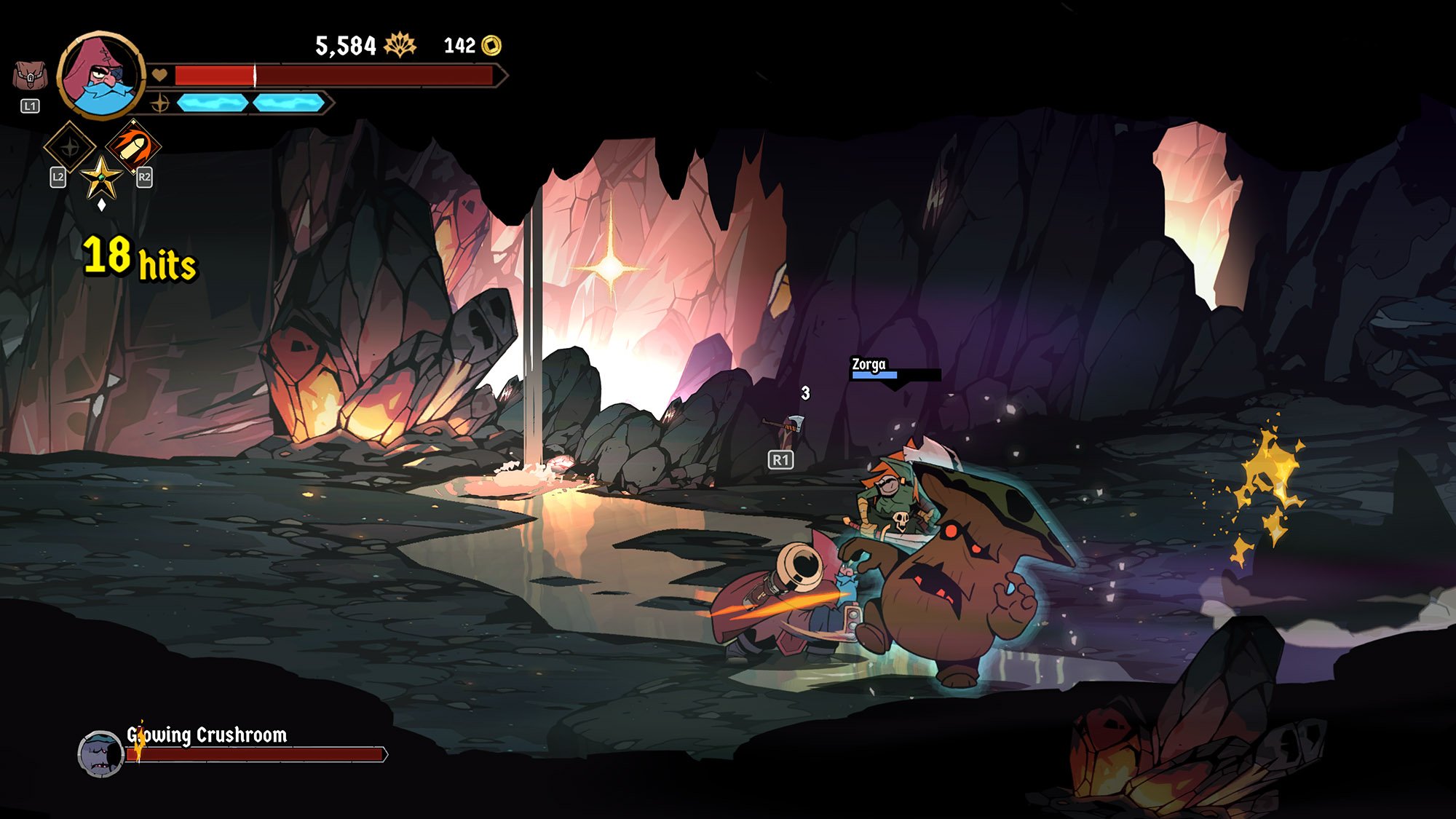Activate the flaming bullet ability

pyautogui.click(x=133, y=145)
